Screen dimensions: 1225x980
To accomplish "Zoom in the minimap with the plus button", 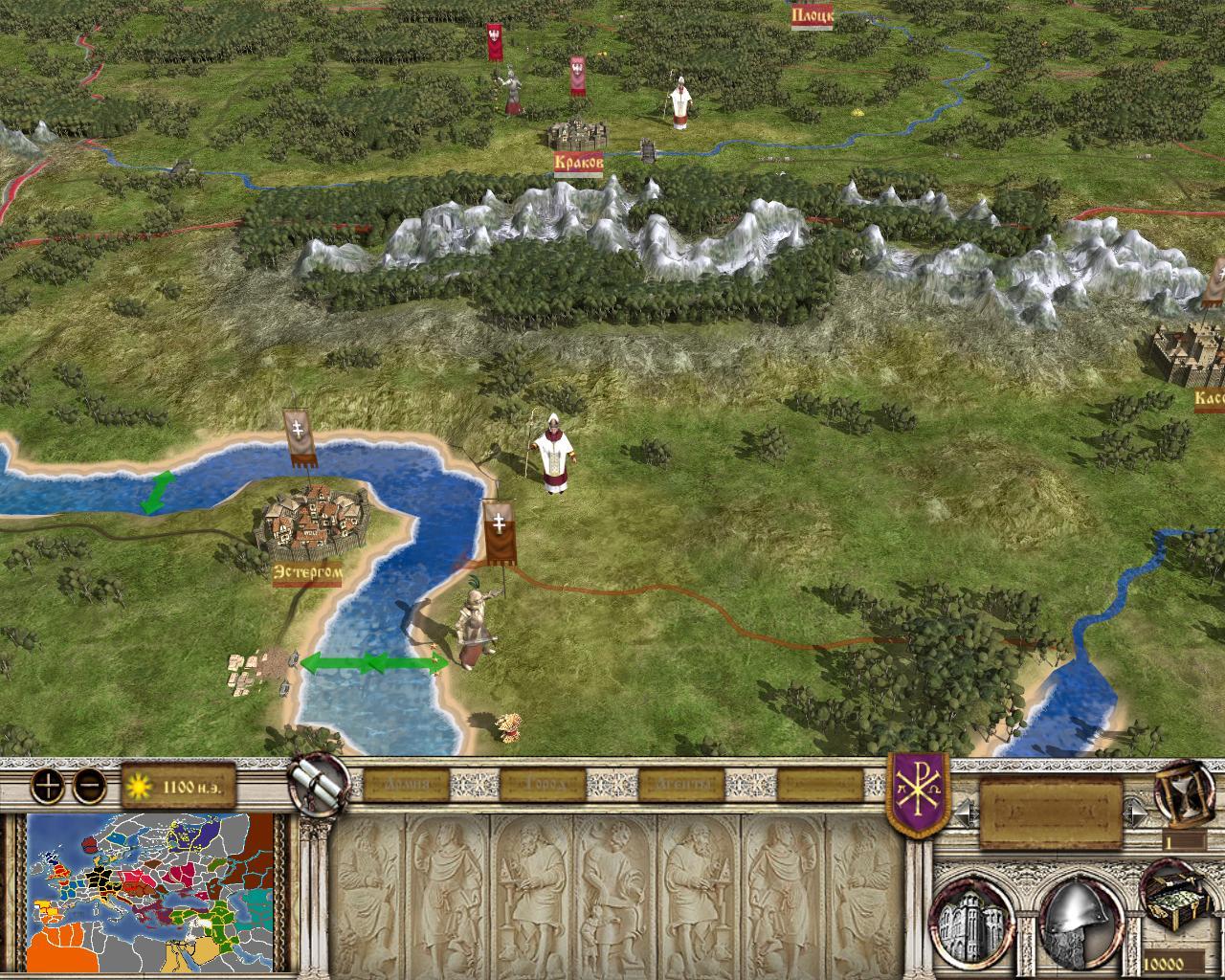I will [46, 787].
